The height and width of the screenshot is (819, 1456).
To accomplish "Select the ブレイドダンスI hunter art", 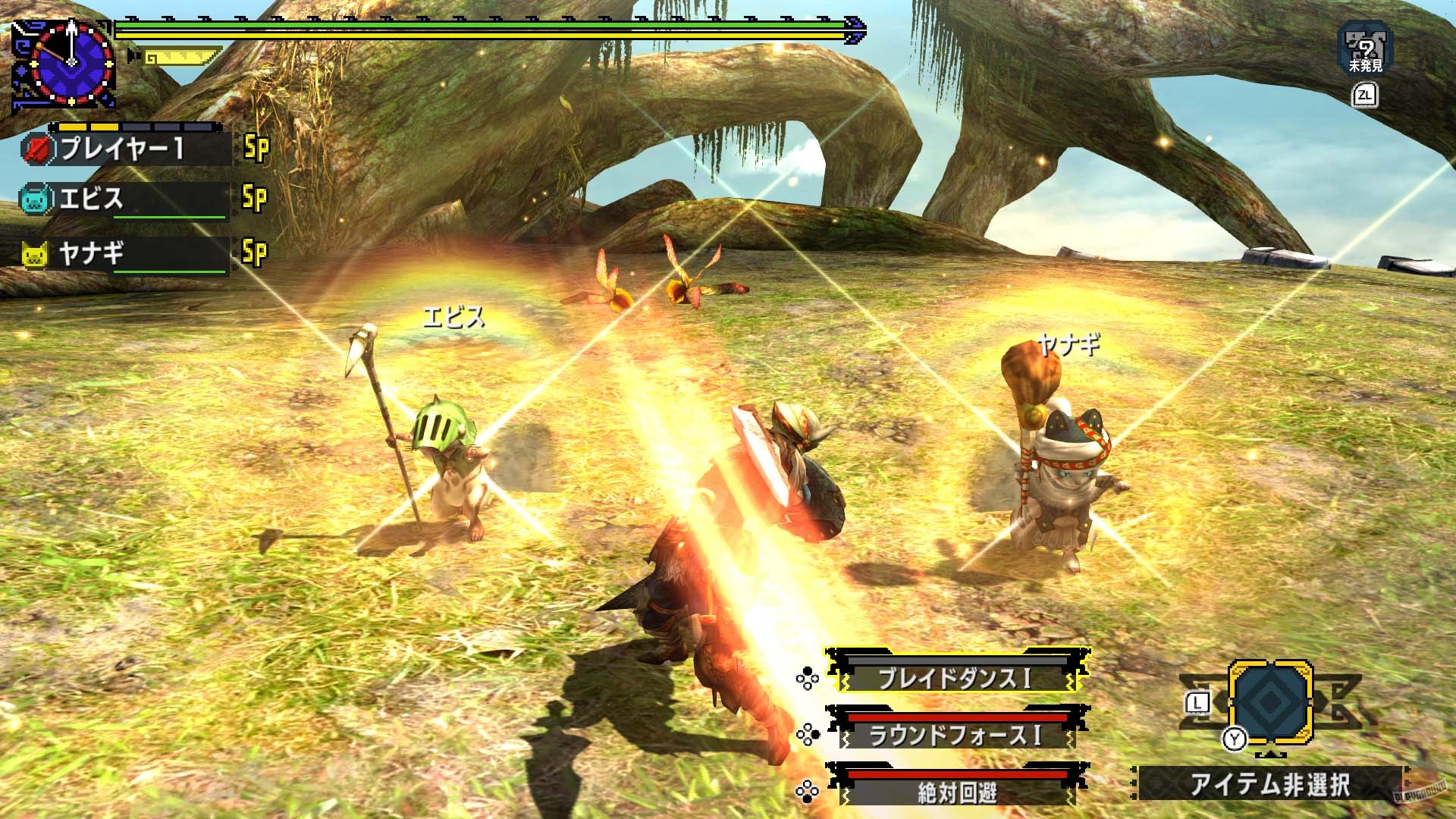I will [x=955, y=677].
